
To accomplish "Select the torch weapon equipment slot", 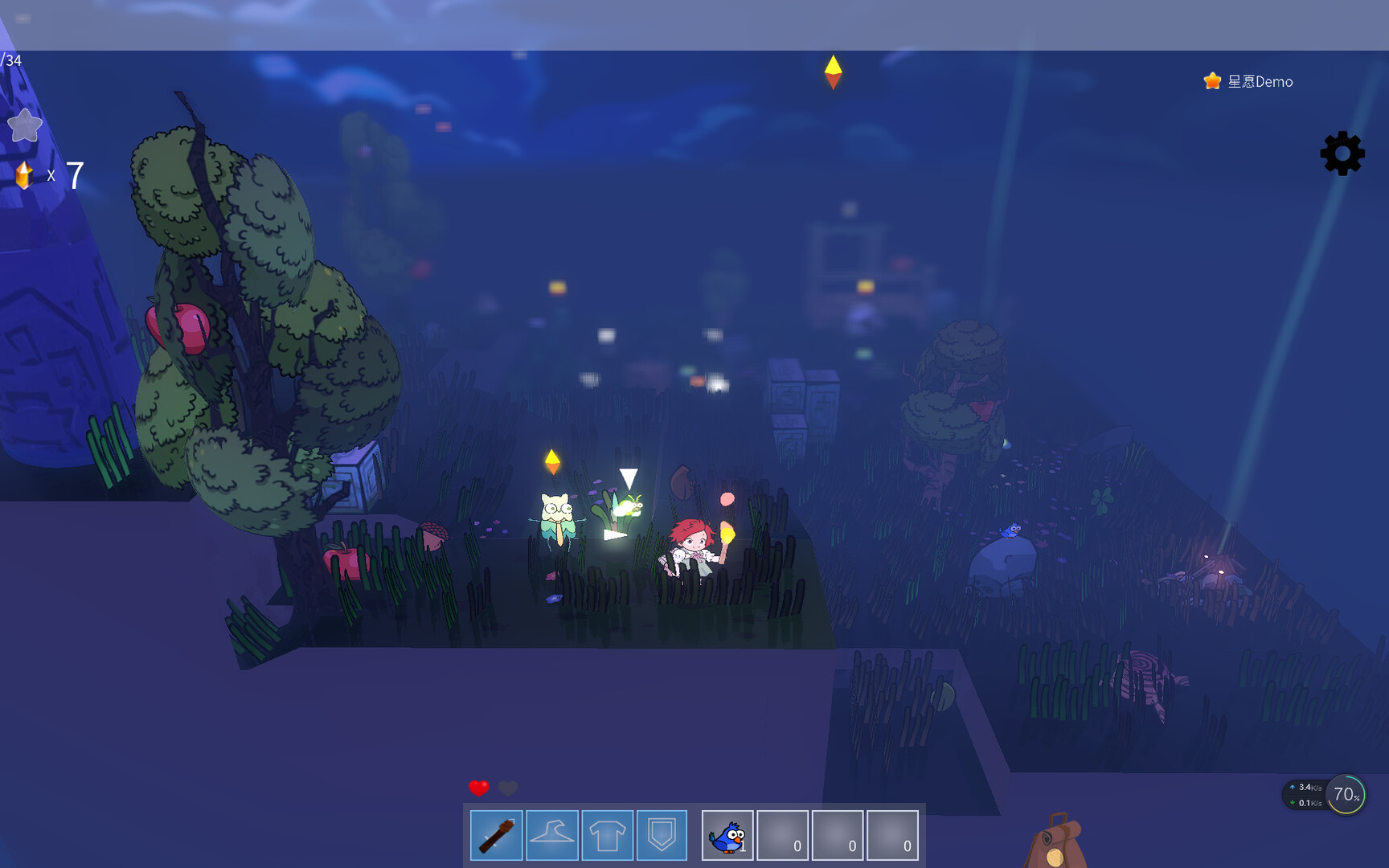I will 496,835.
